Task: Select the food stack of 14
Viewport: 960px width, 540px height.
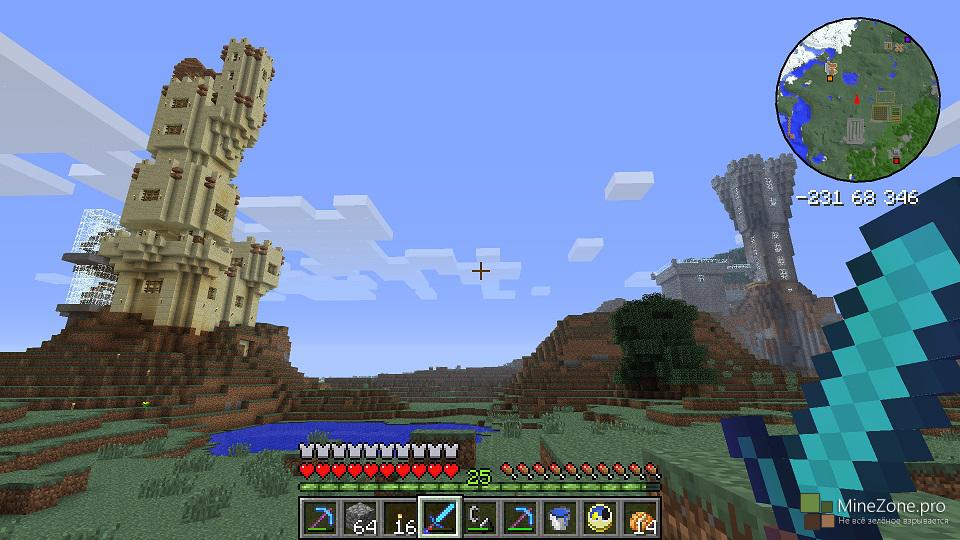Action: 640,517
